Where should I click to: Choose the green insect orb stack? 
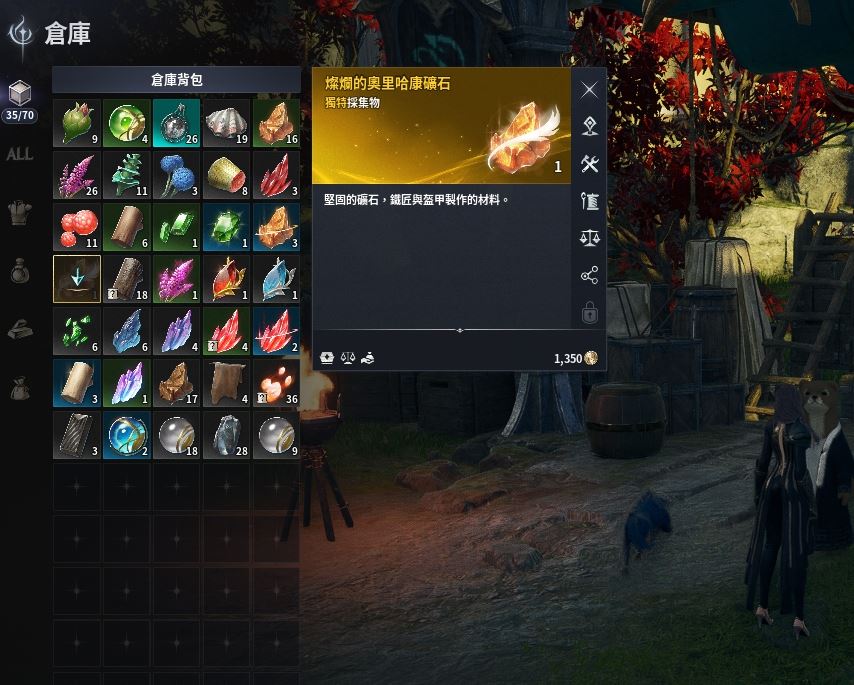[127, 123]
